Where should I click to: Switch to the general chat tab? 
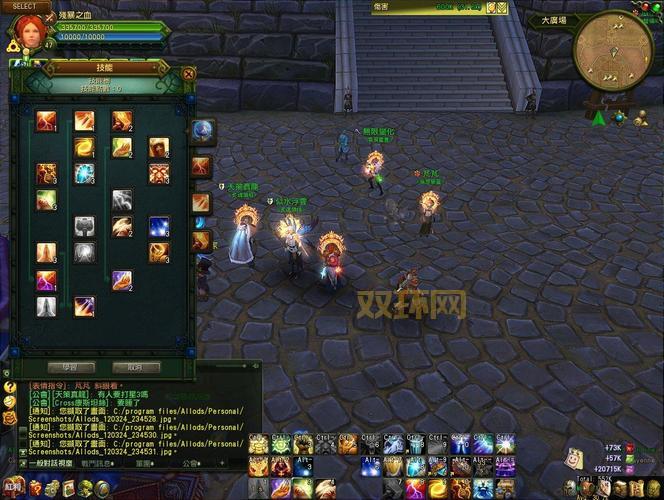(x=51, y=463)
